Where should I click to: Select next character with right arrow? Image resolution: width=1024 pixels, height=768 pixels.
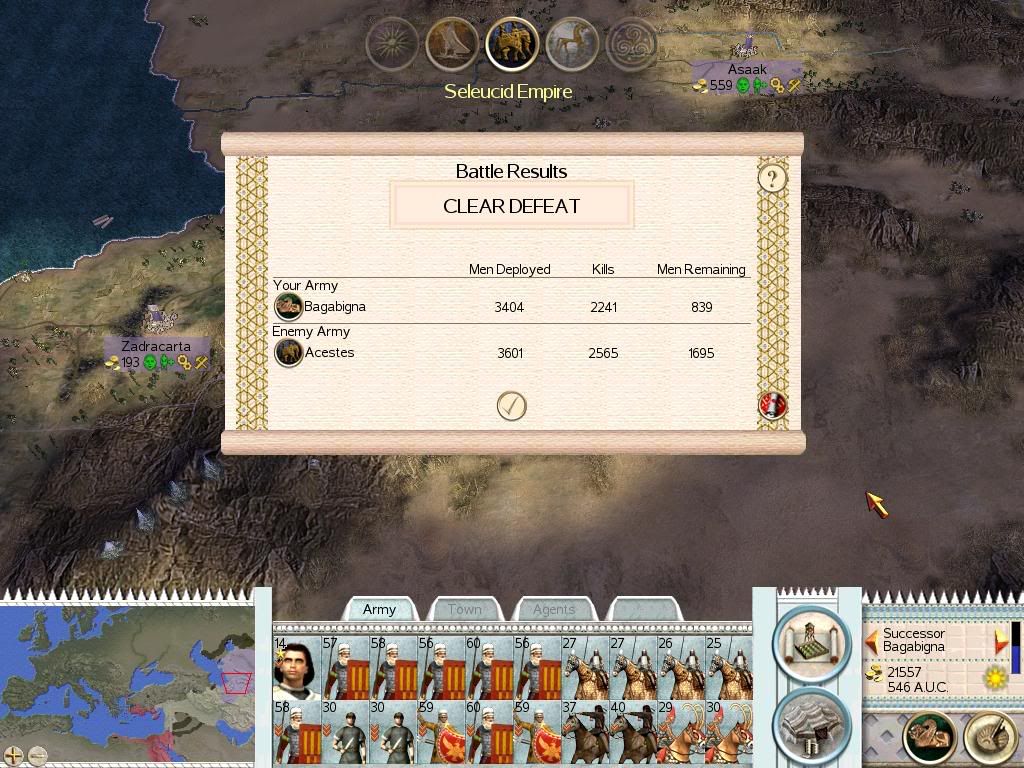pyautogui.click(x=1001, y=640)
